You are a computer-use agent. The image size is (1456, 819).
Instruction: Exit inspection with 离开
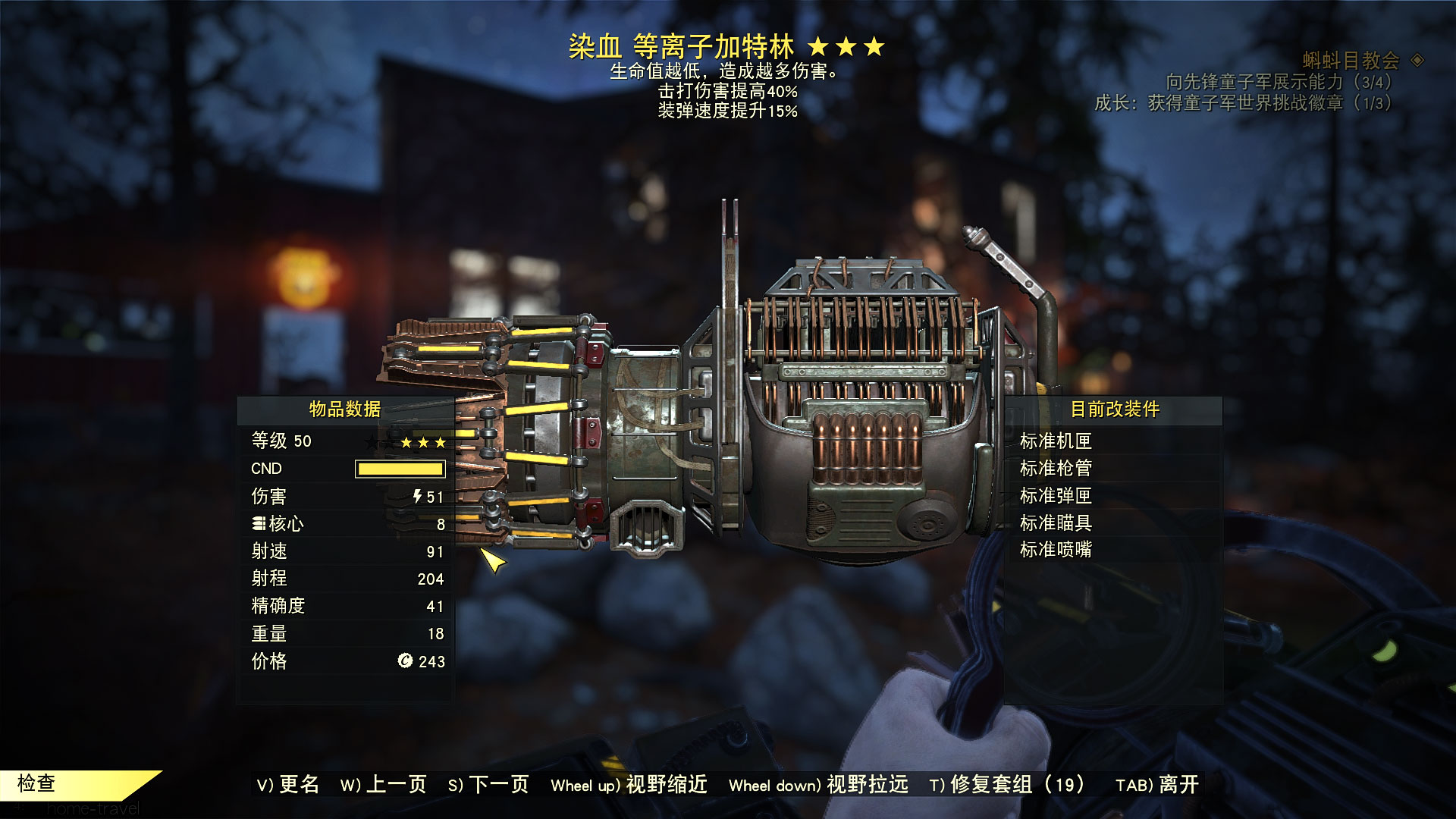pyautogui.click(x=1157, y=784)
